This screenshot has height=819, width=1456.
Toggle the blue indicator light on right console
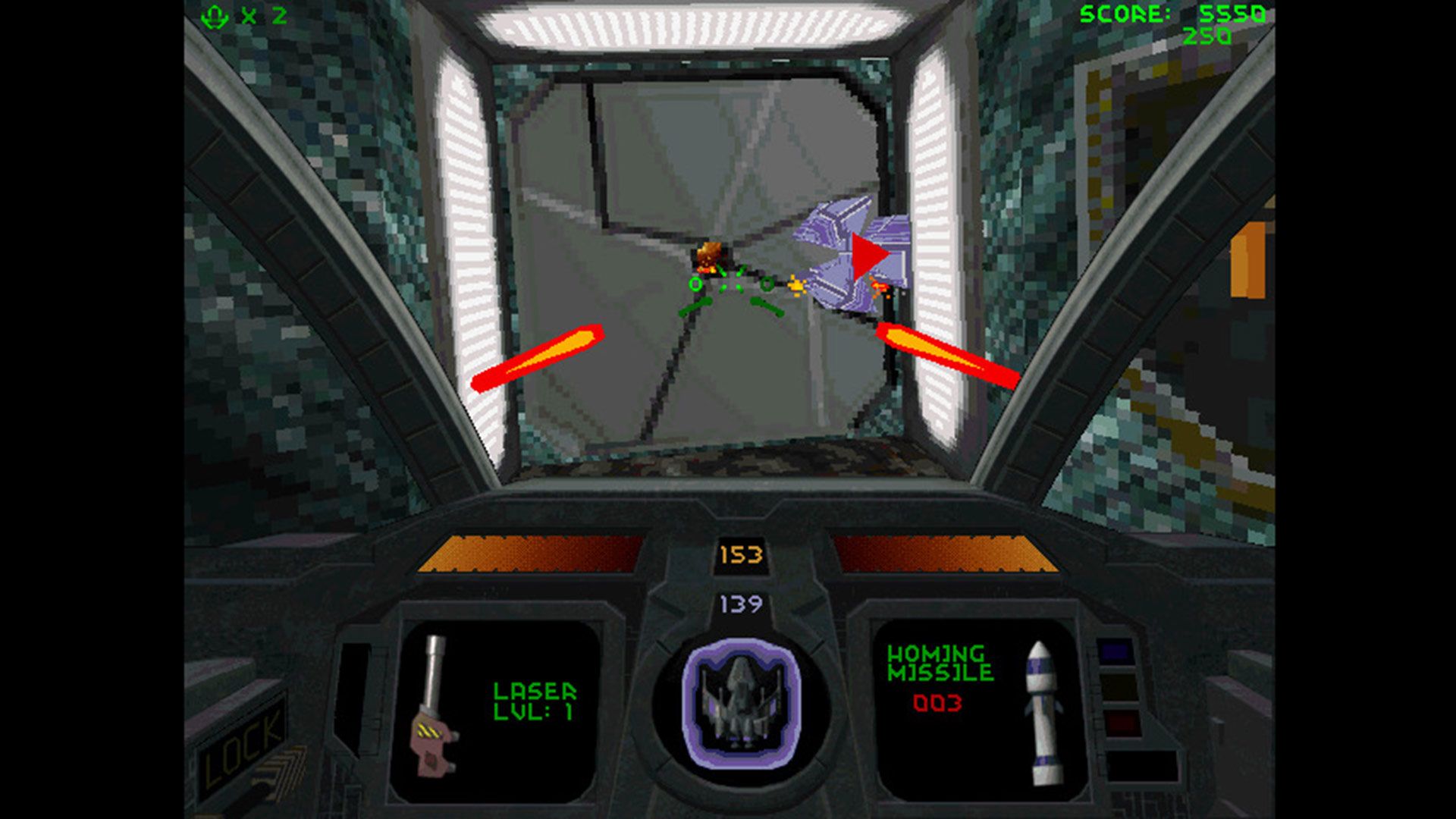(1115, 652)
